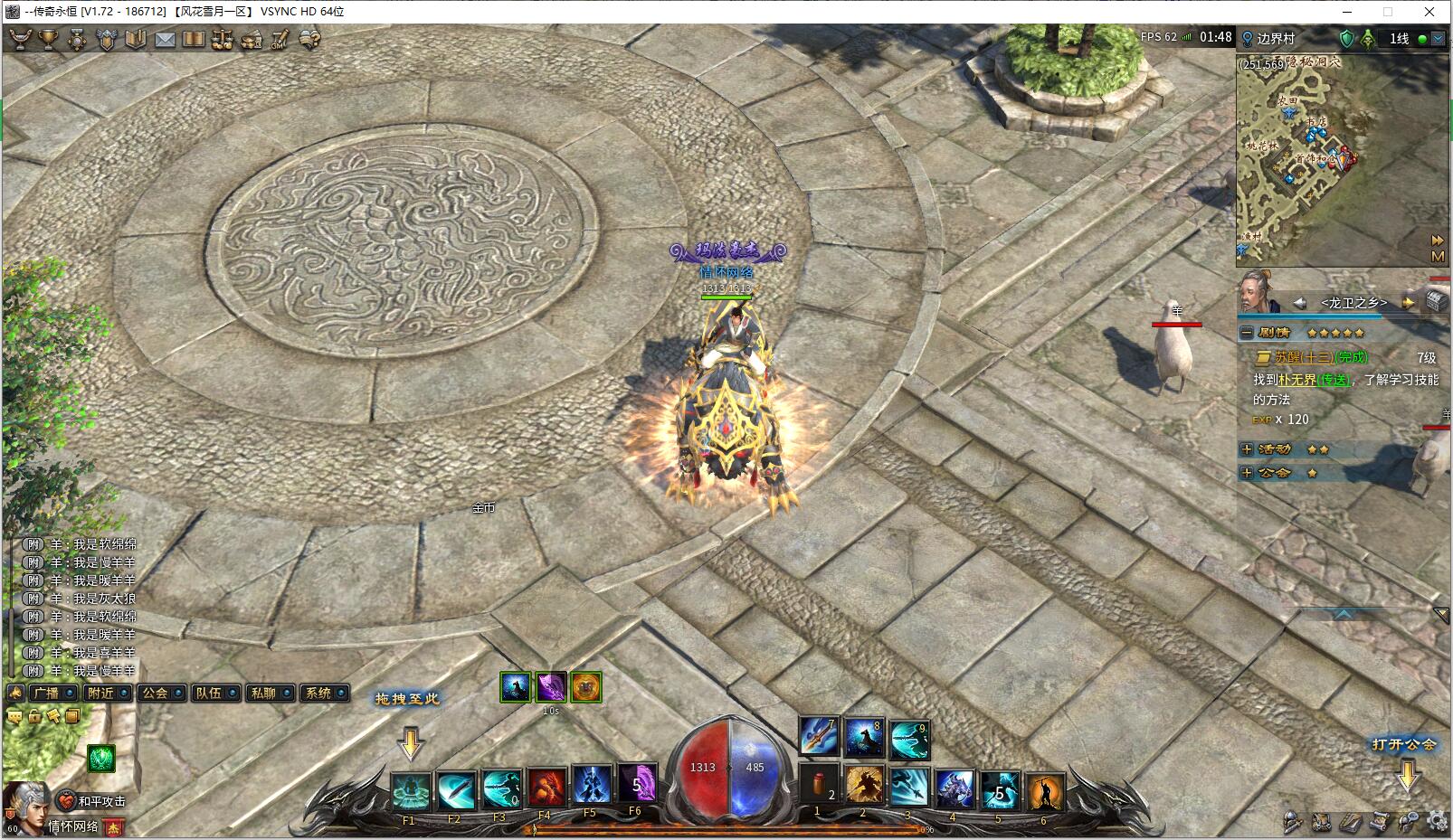Maximize the game window
This screenshot has height=840, width=1453.
coord(1387,12)
